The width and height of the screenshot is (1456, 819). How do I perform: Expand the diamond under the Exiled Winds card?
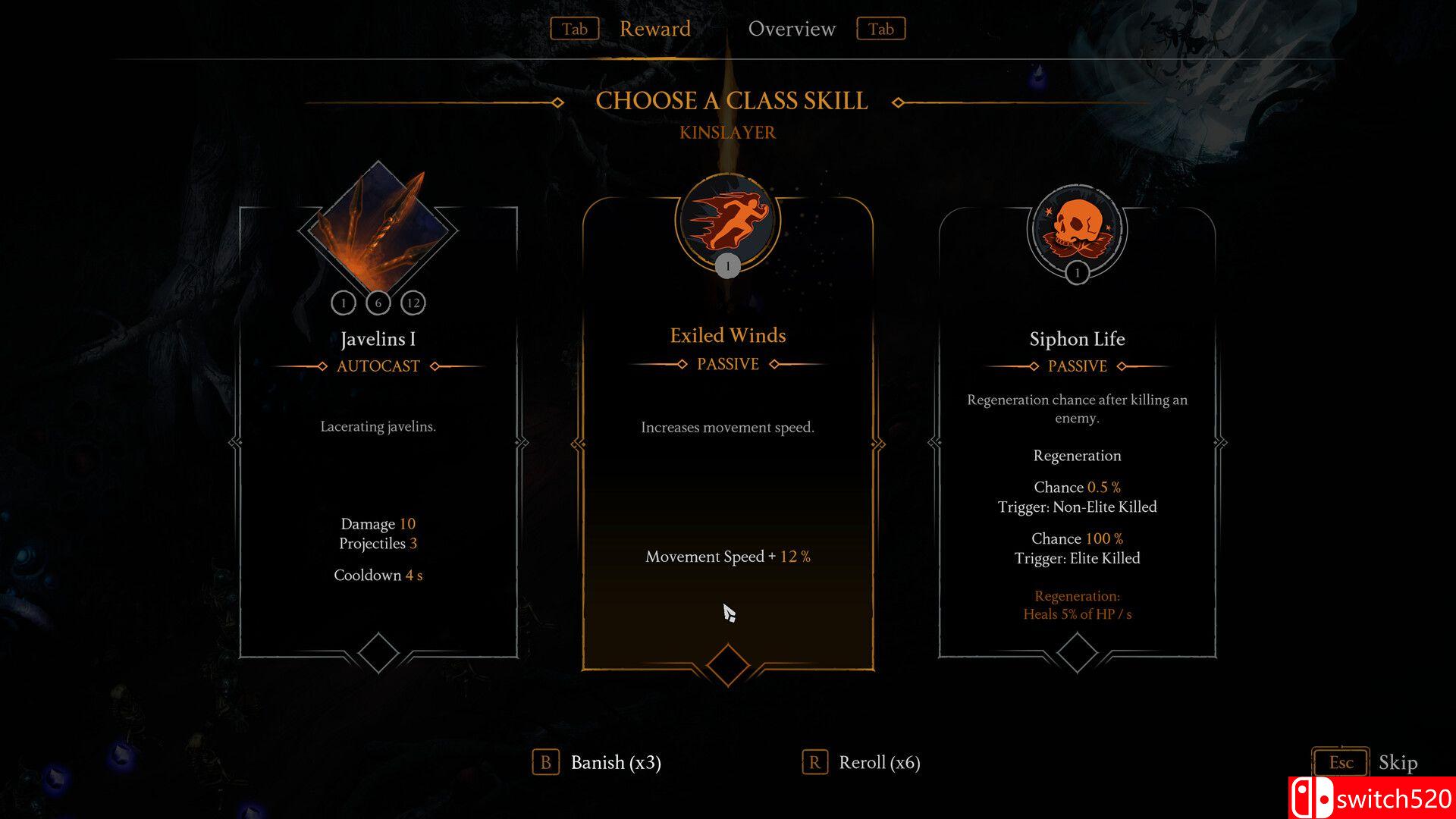tap(727, 664)
